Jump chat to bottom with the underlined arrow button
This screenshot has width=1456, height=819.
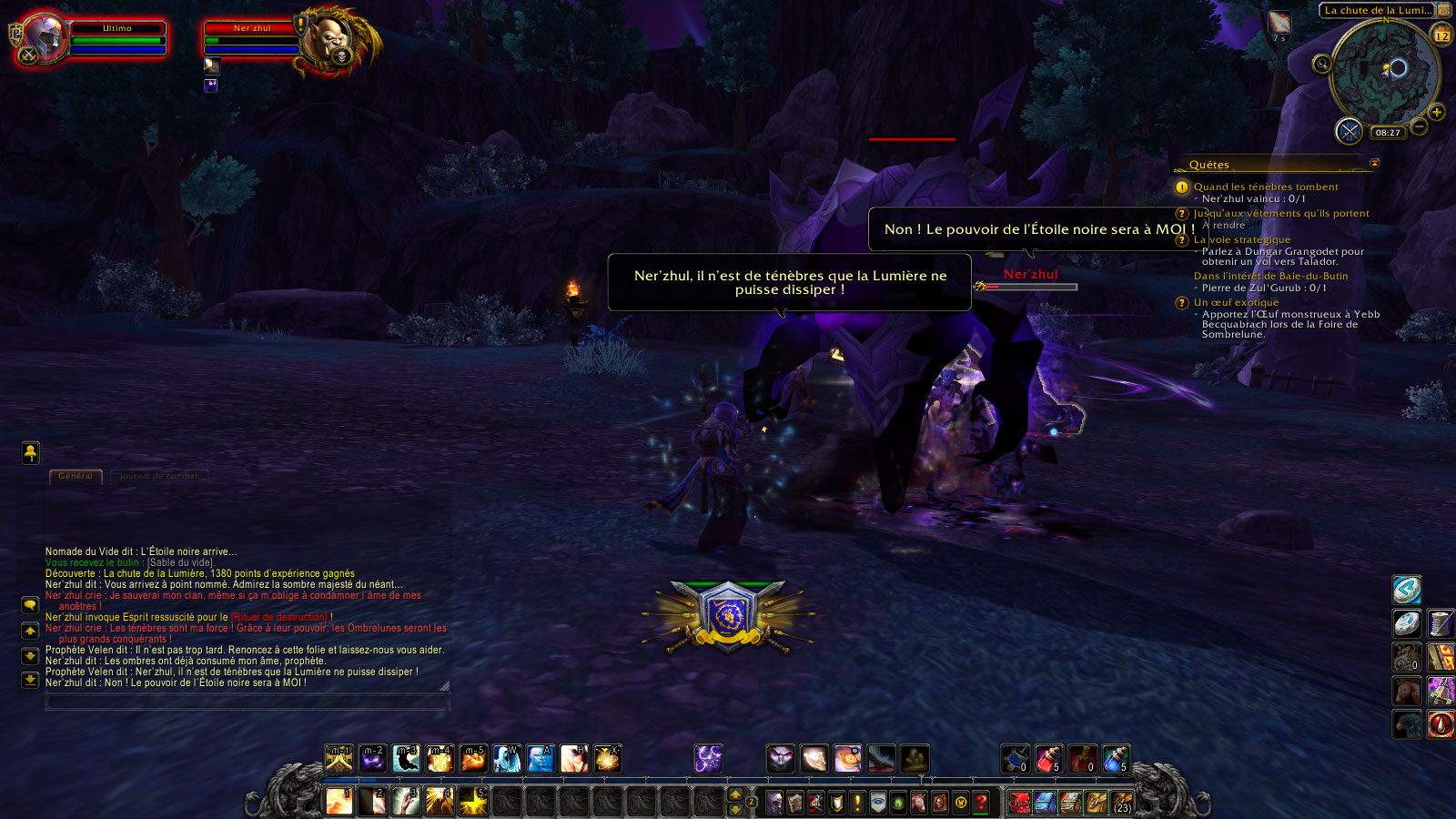(x=30, y=680)
